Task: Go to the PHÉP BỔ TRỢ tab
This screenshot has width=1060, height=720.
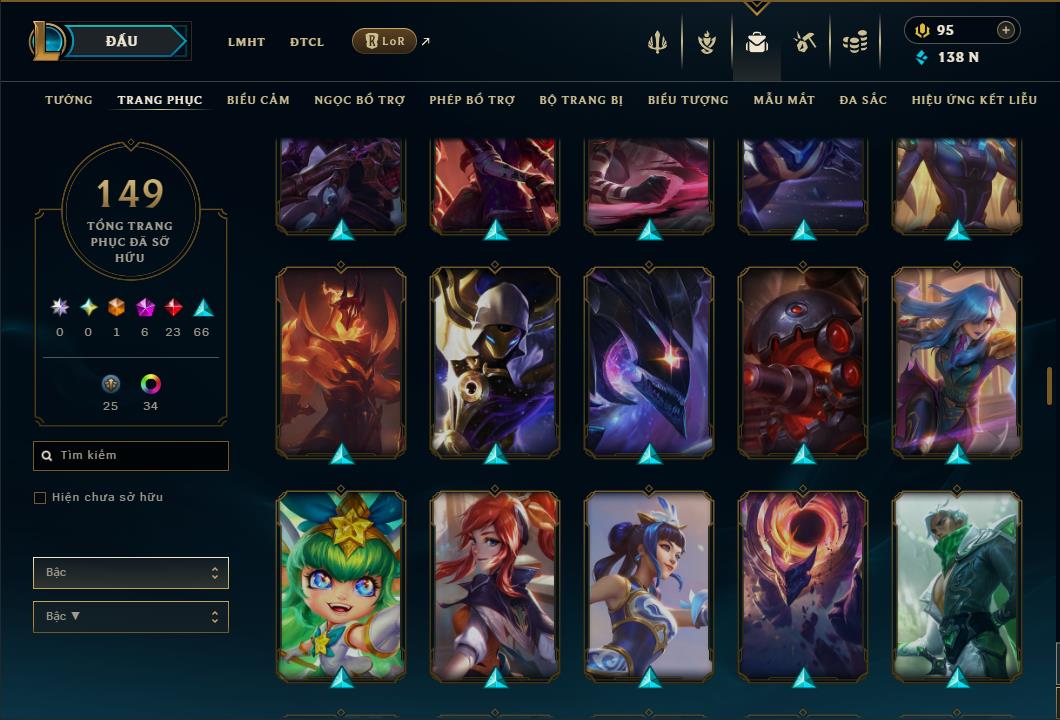Action: (472, 100)
